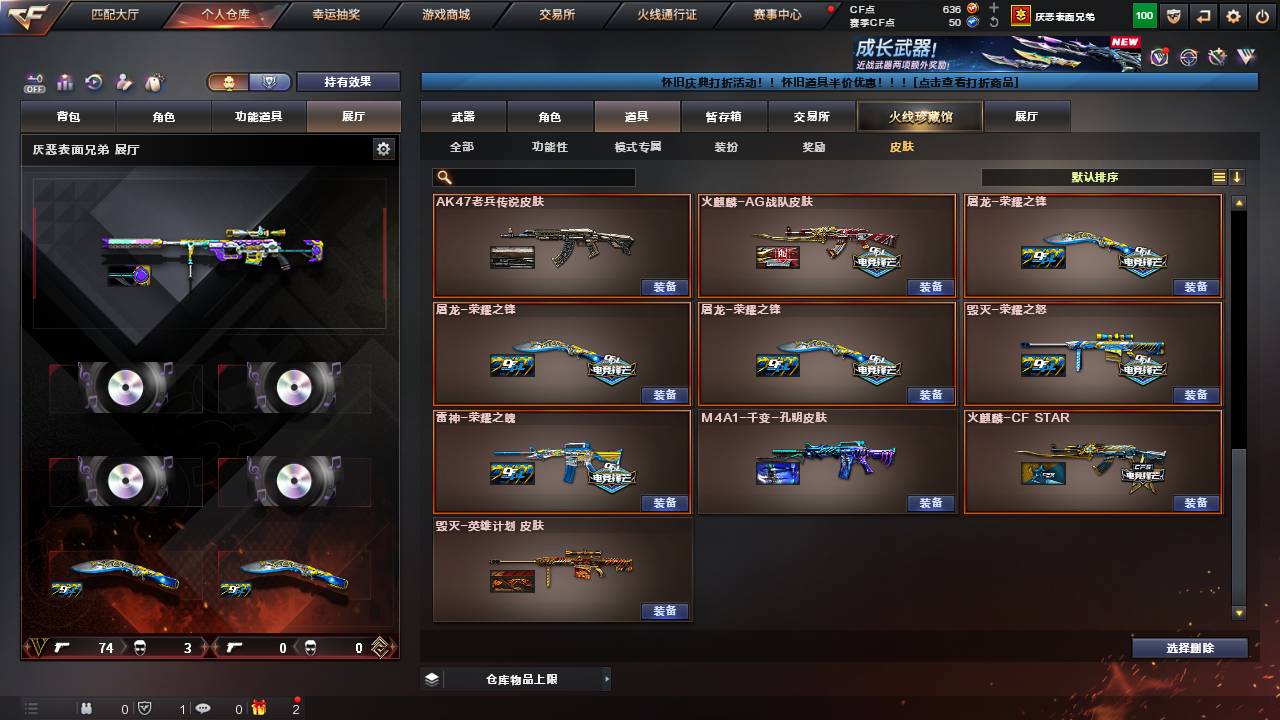Open the settings gear on 厌恶表面兄弟 展厅 panel
The width and height of the screenshot is (1280, 720).
click(x=384, y=149)
